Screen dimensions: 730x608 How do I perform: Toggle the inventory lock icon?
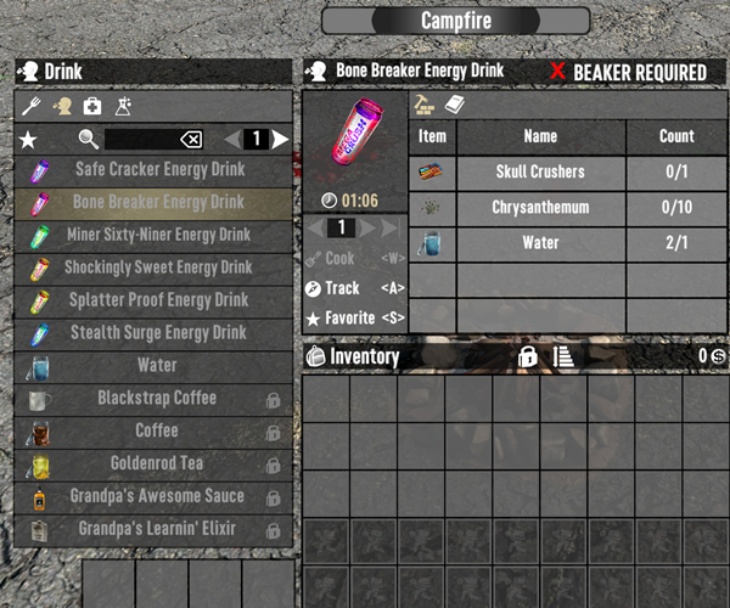pos(527,357)
